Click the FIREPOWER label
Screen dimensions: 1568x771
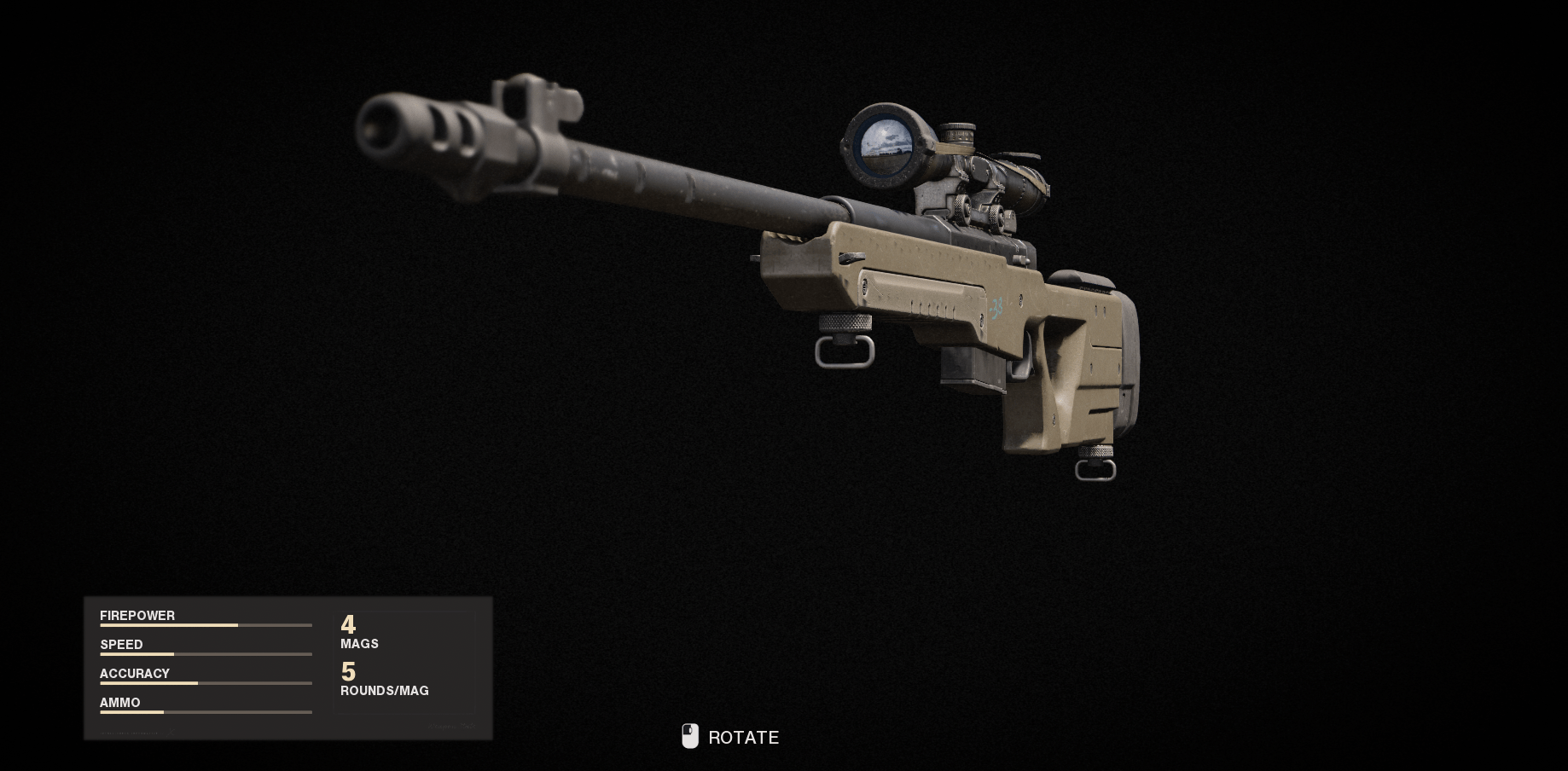[136, 615]
